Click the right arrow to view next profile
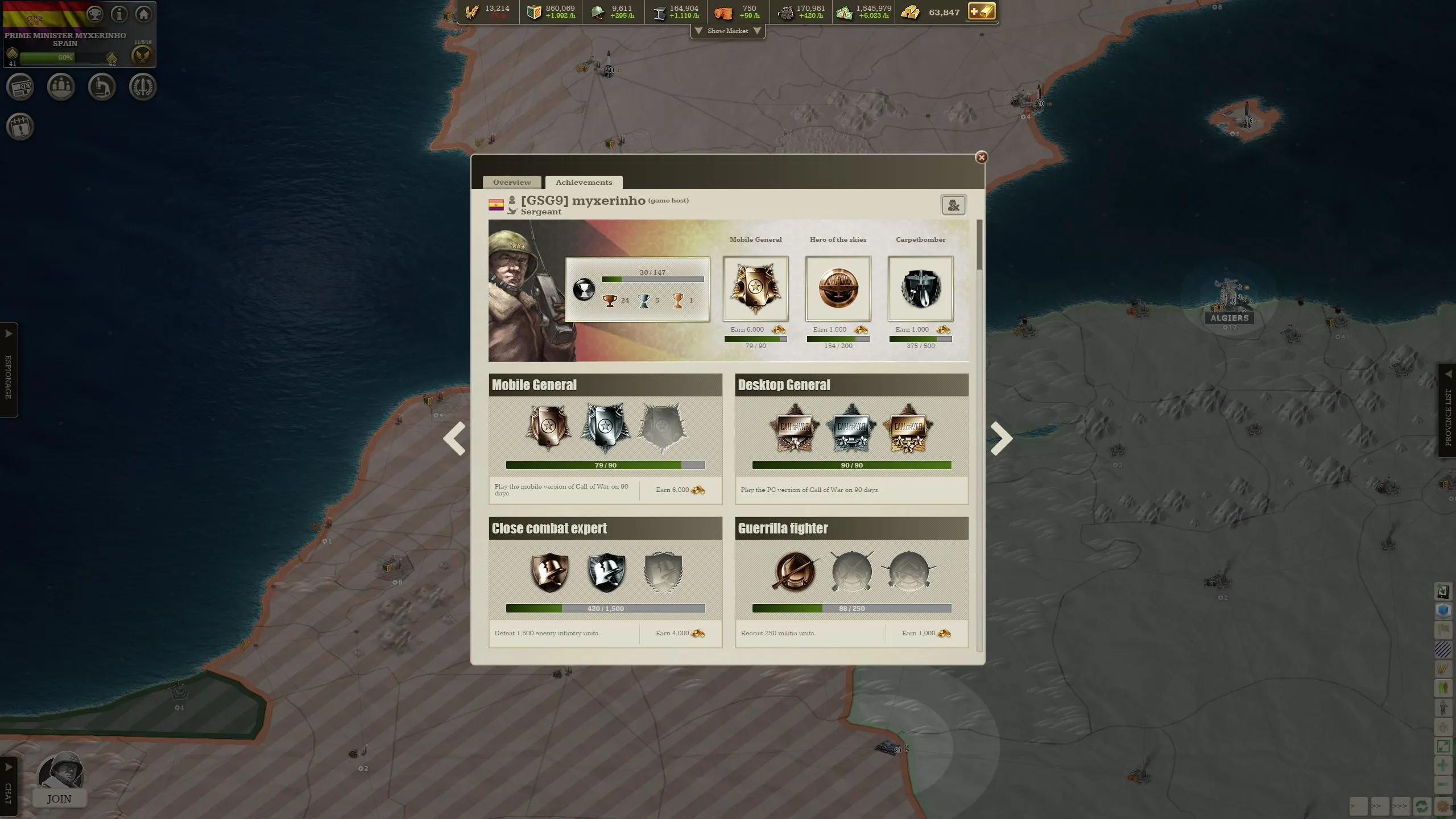Image resolution: width=1456 pixels, height=819 pixels. tap(1001, 438)
